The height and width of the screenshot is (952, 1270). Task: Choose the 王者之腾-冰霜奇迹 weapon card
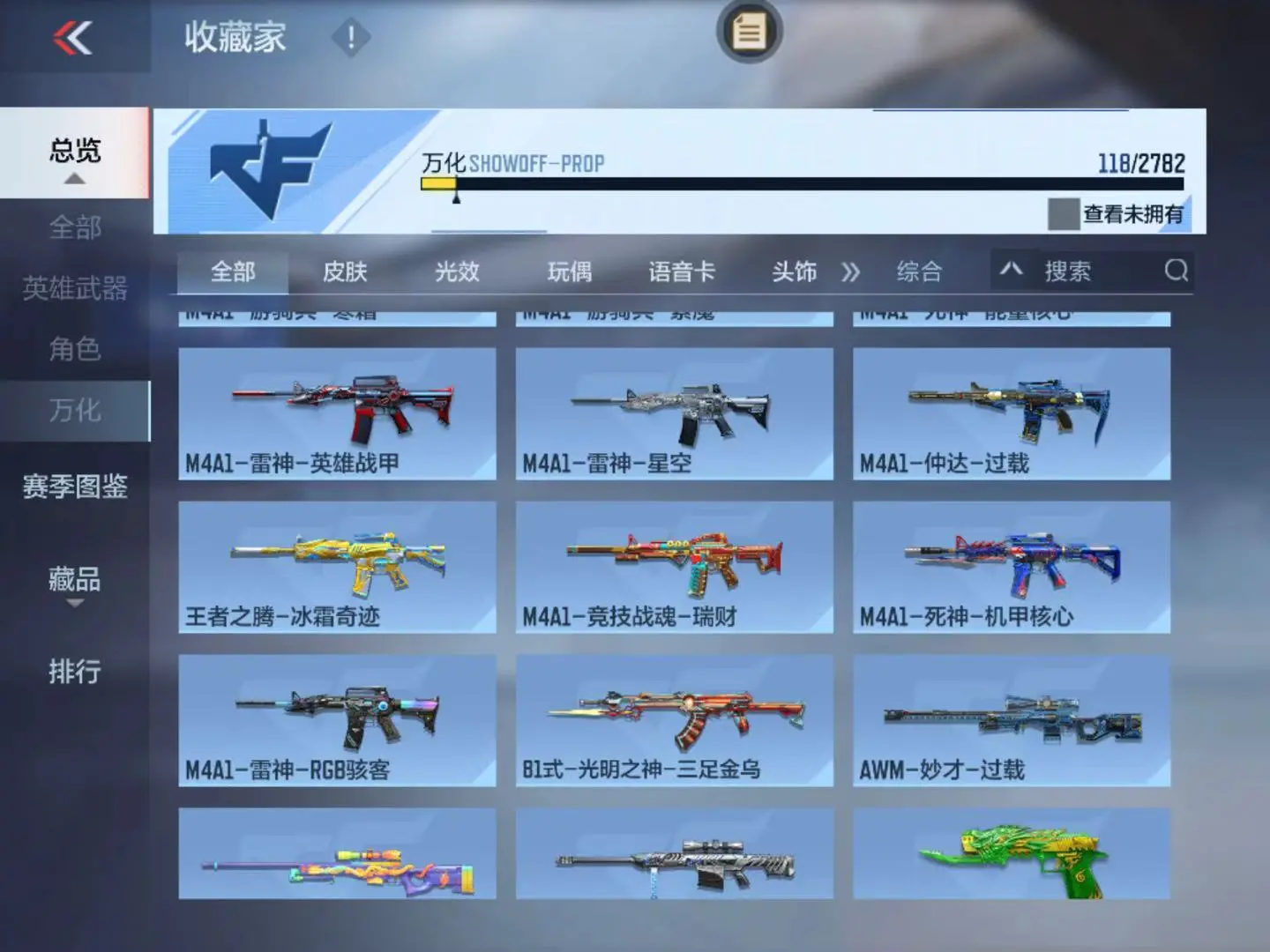tap(337, 567)
